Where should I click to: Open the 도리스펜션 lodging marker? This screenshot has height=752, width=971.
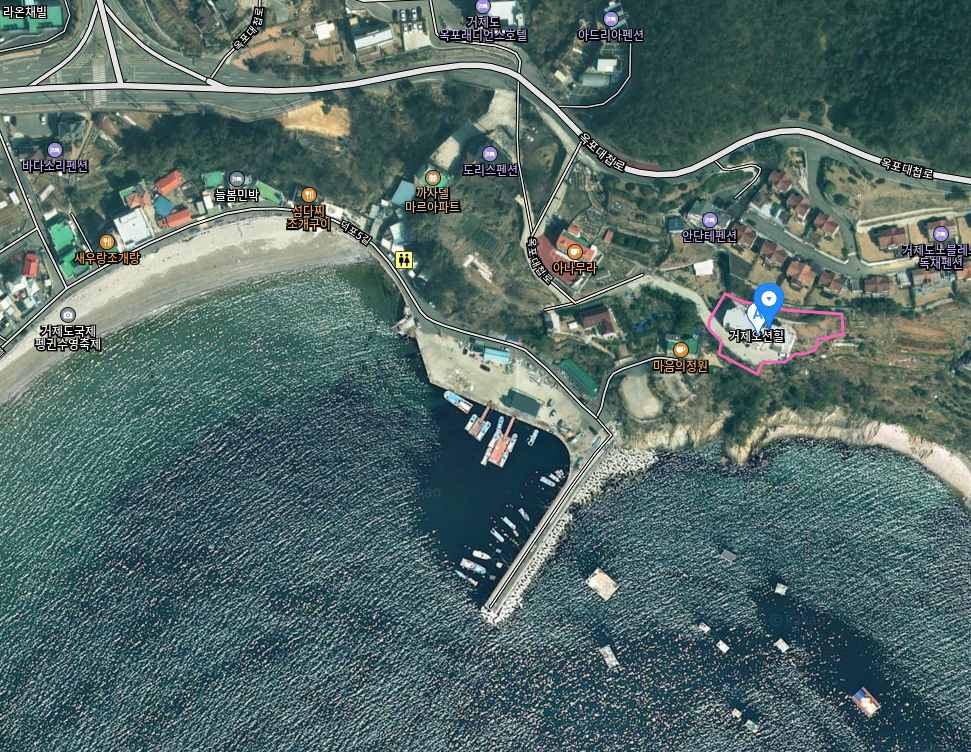click(x=489, y=154)
